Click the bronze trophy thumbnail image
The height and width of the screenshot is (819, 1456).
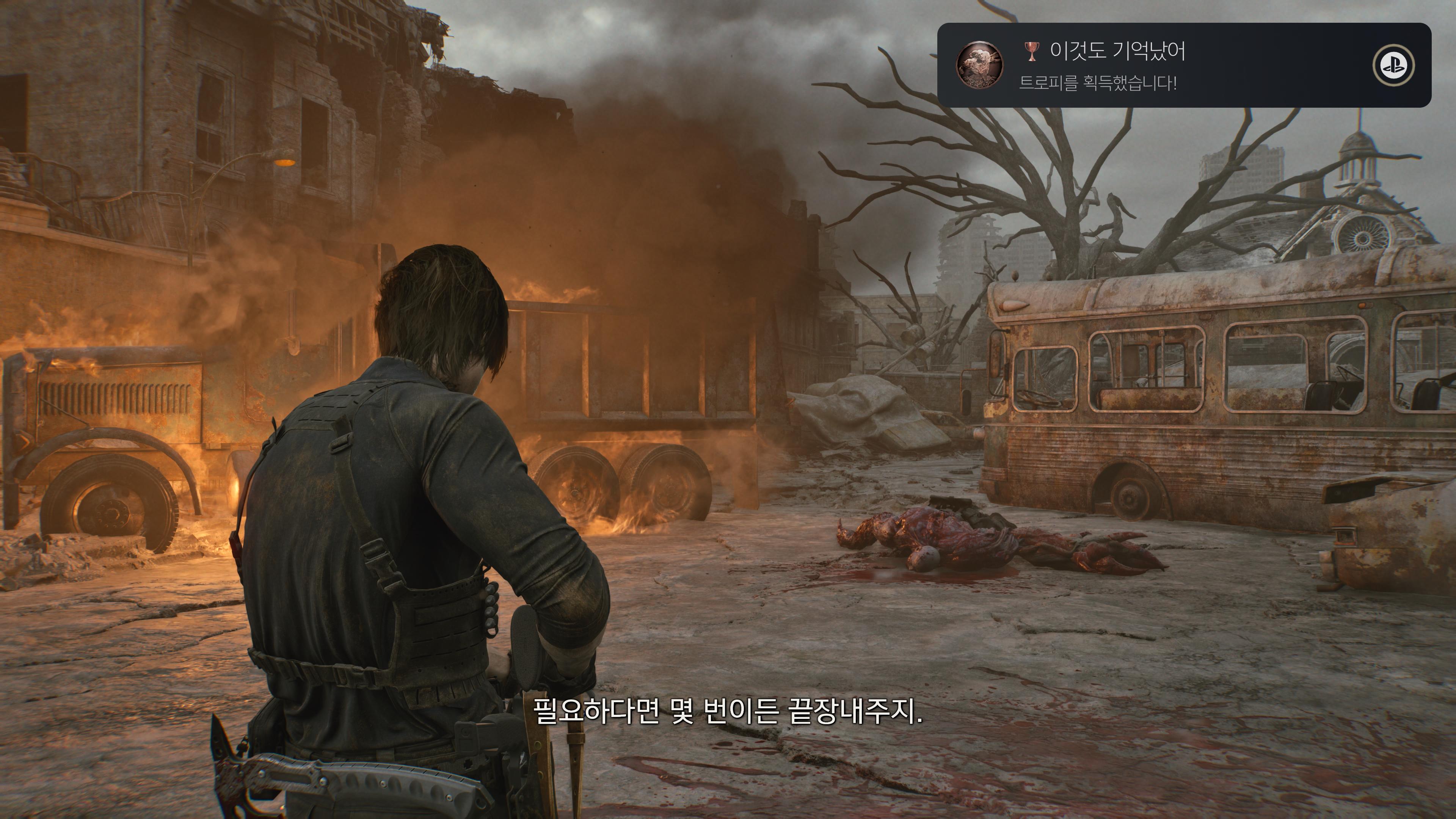(979, 66)
